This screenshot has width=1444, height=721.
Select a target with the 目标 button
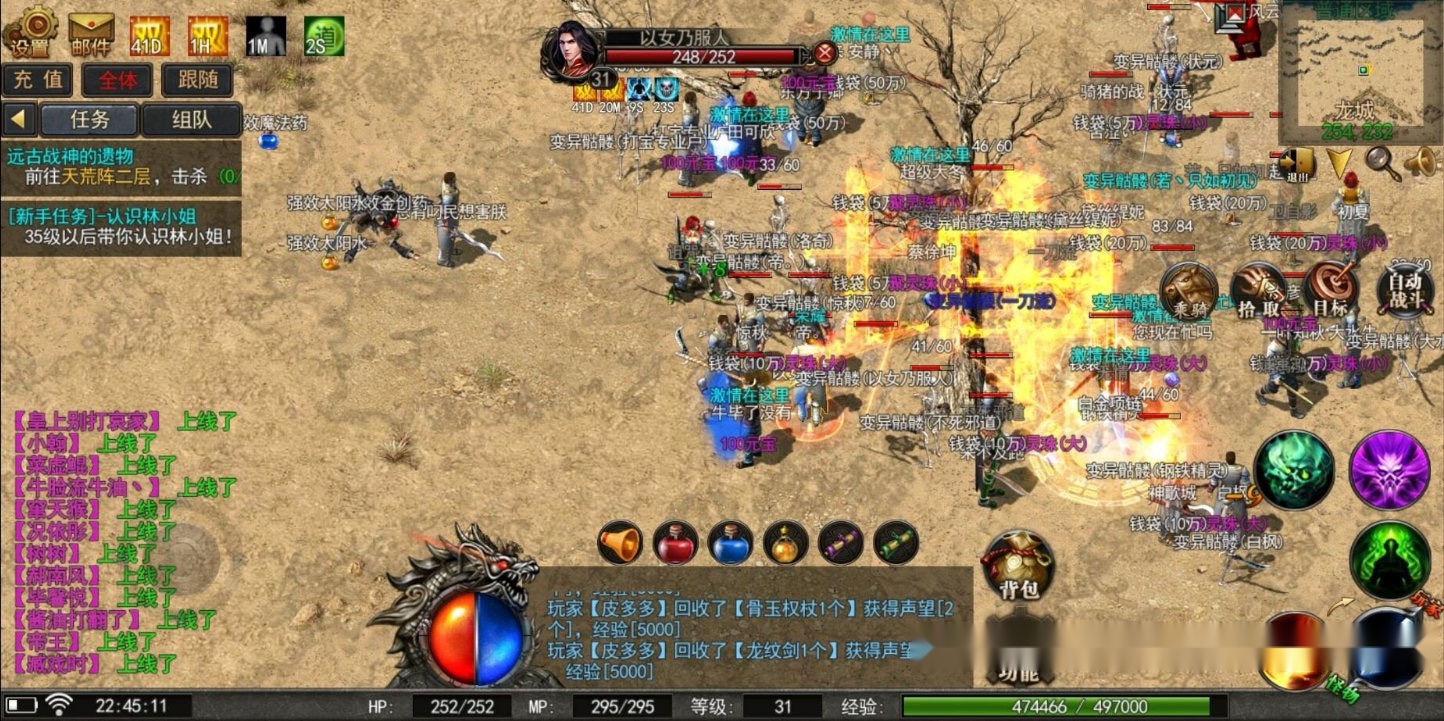pyautogui.click(x=1330, y=290)
